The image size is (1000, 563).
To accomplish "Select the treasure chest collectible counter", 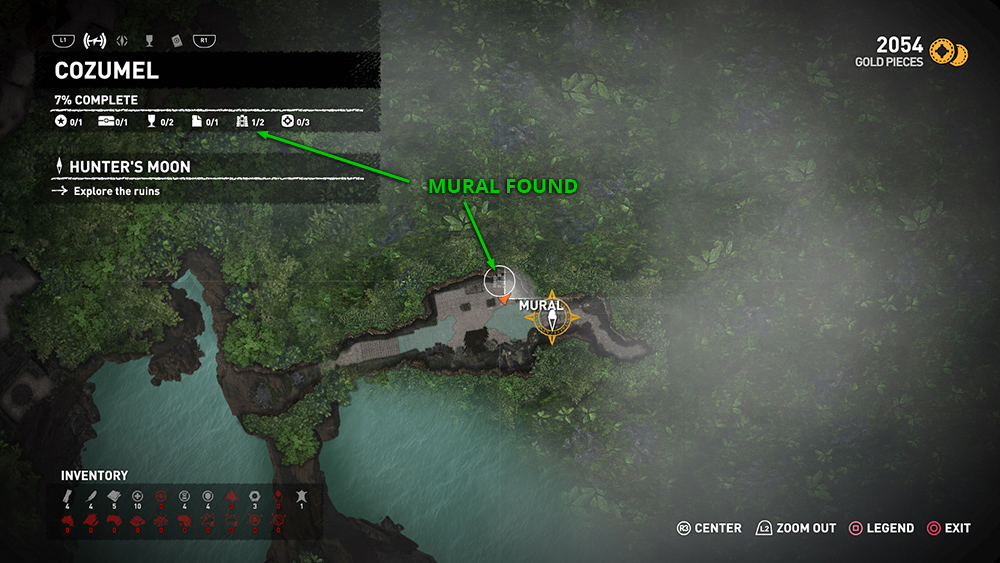I will (105, 122).
